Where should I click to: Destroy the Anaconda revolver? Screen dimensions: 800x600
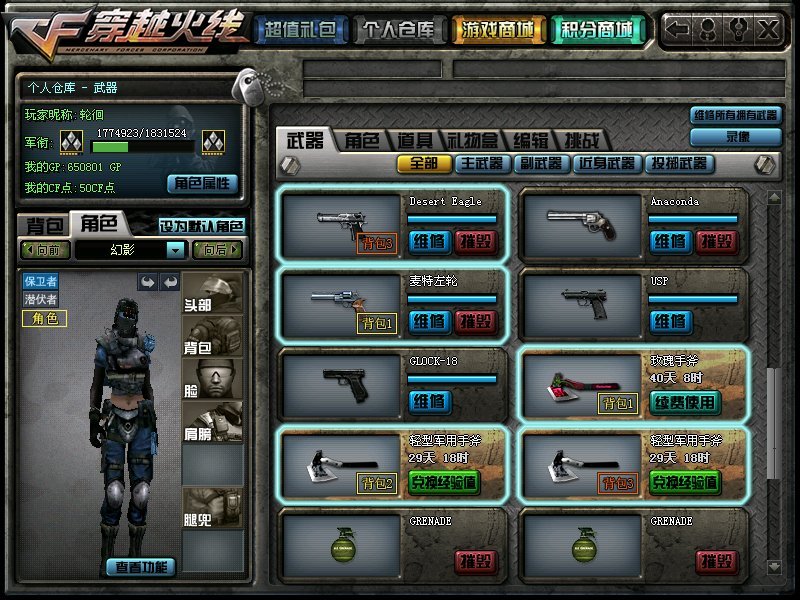click(x=719, y=241)
